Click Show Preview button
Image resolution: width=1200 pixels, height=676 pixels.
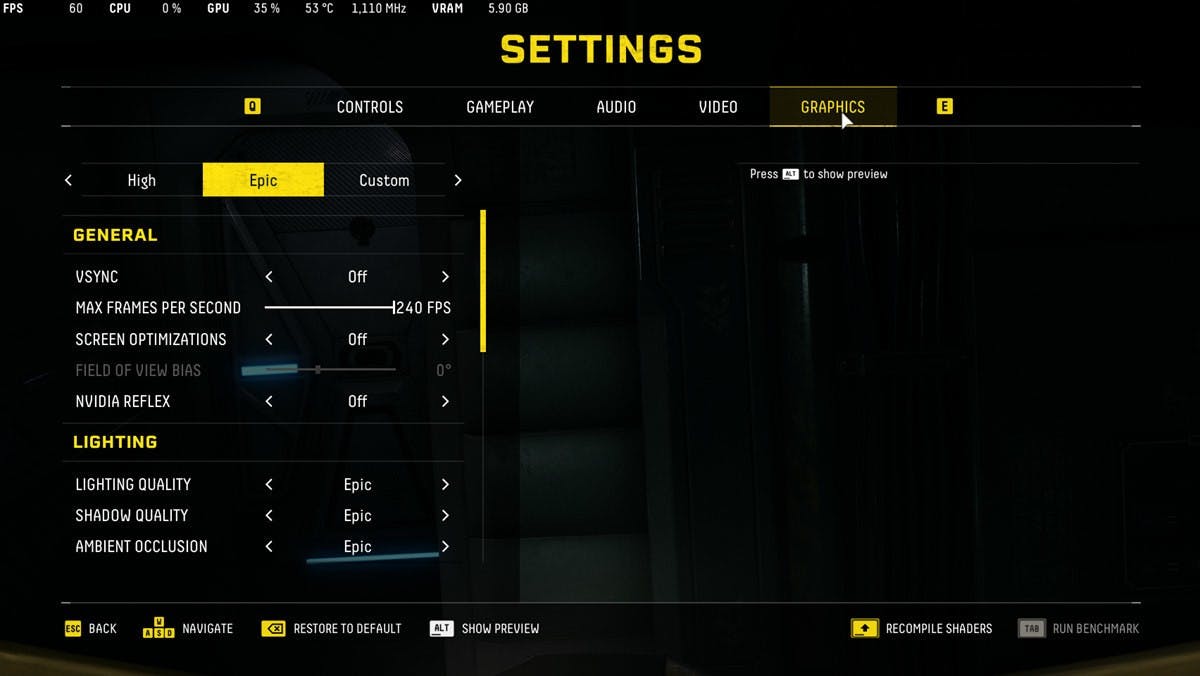485,629
